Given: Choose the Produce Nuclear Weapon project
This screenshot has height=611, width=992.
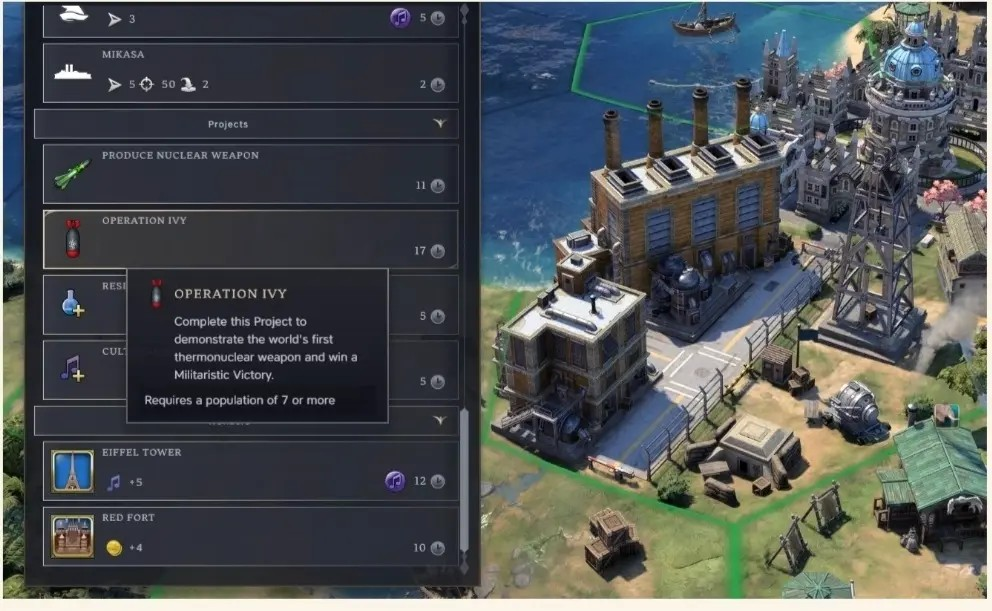Looking at the screenshot, I should tap(250, 173).
